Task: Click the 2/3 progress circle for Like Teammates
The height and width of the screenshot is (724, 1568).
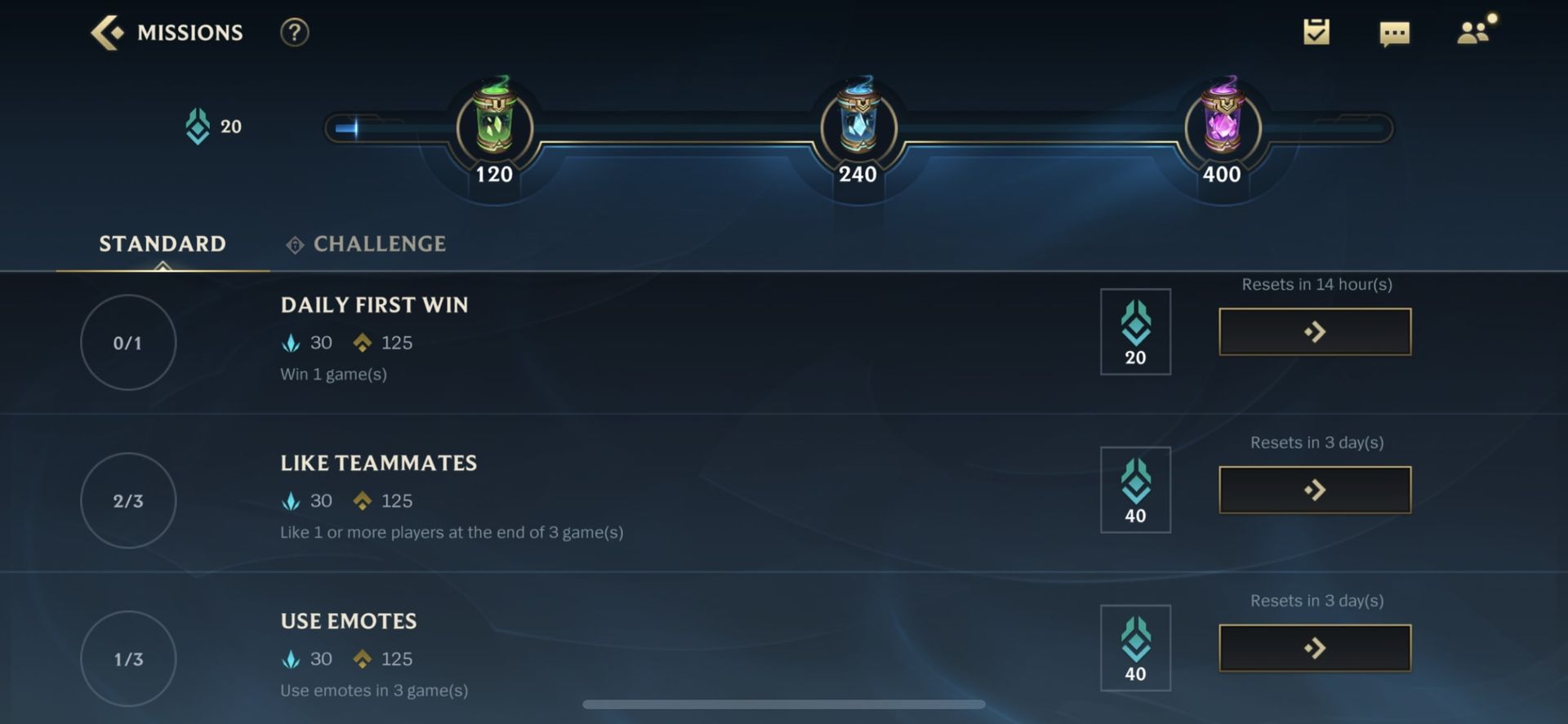Action: (x=128, y=500)
